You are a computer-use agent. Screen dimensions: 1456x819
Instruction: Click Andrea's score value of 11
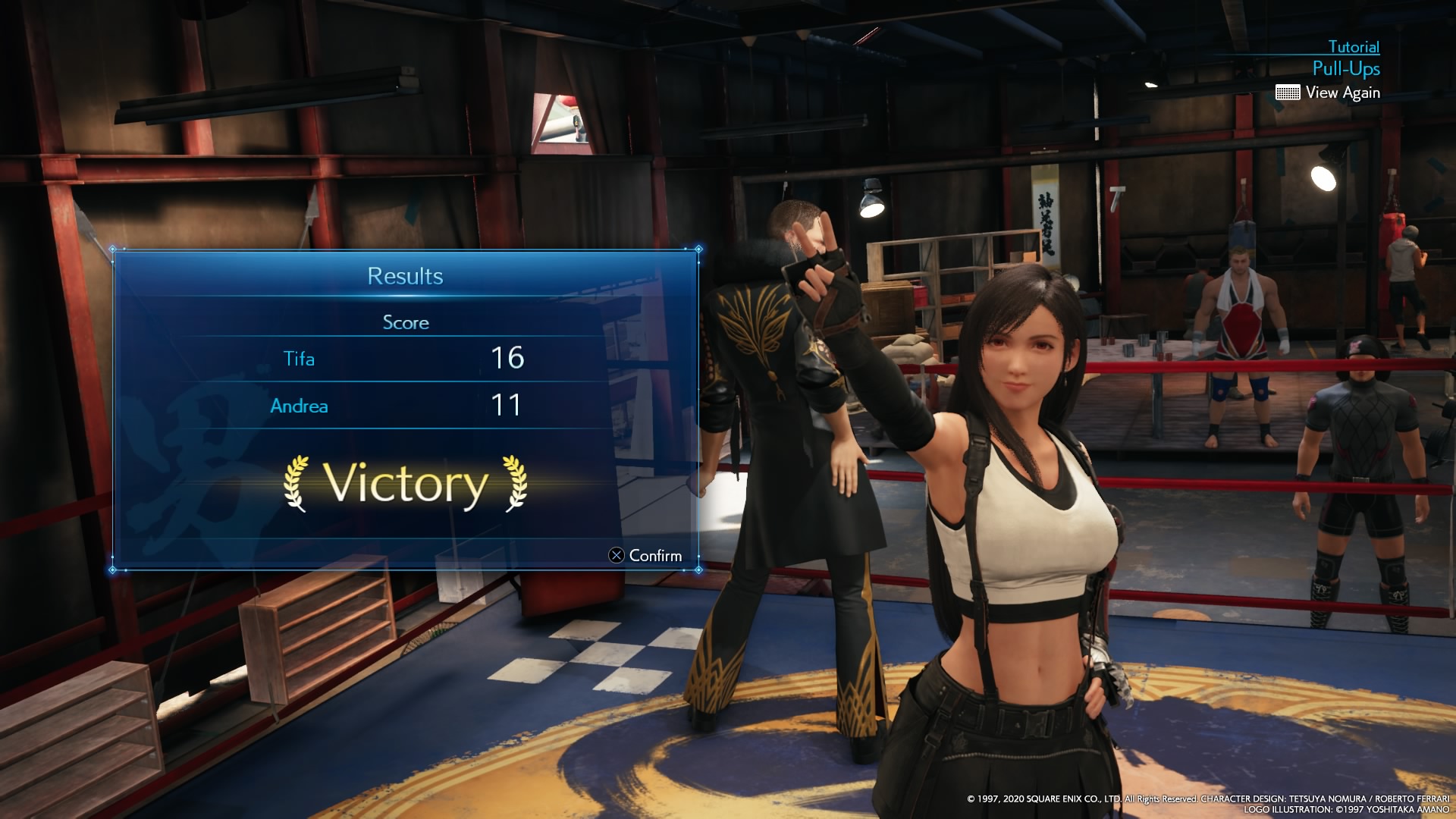(x=507, y=406)
